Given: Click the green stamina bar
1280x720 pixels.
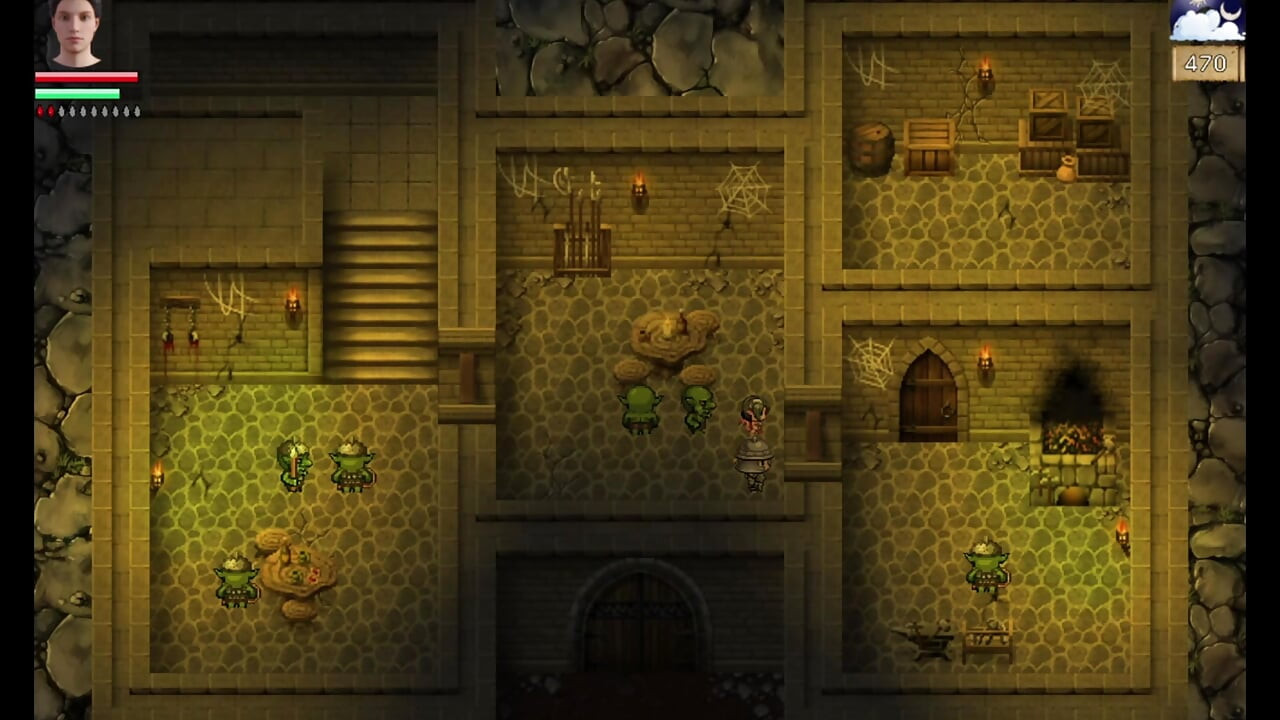Looking at the screenshot, I should pos(80,92).
